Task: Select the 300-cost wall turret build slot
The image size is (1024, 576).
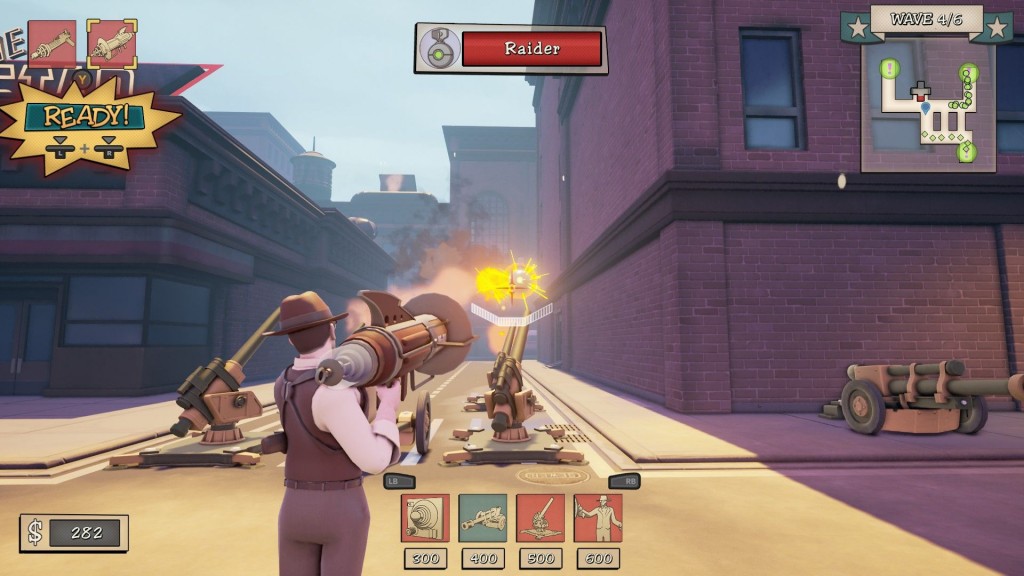Action: pyautogui.click(x=425, y=518)
